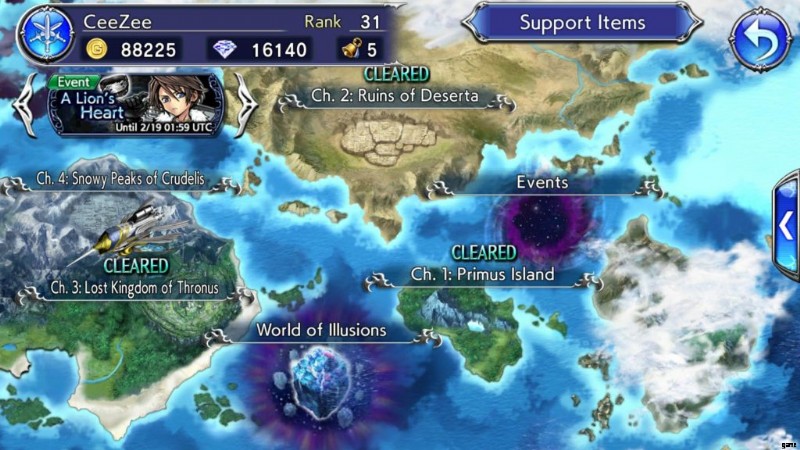Viewport: 800px width, 450px height.
Task: Expand the side panel arrow tab
Action: tap(787, 226)
